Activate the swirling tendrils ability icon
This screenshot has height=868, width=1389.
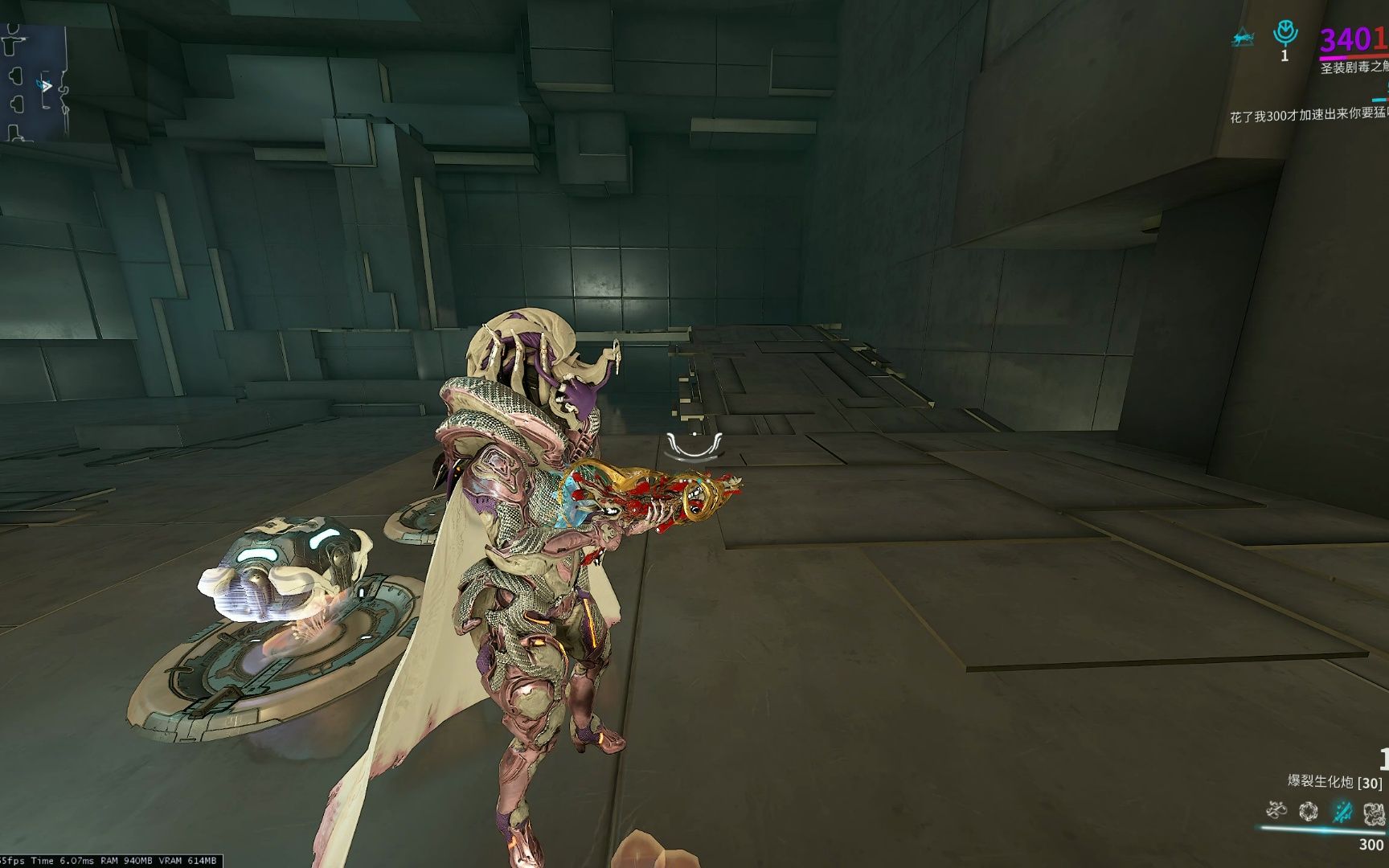(x=1276, y=810)
